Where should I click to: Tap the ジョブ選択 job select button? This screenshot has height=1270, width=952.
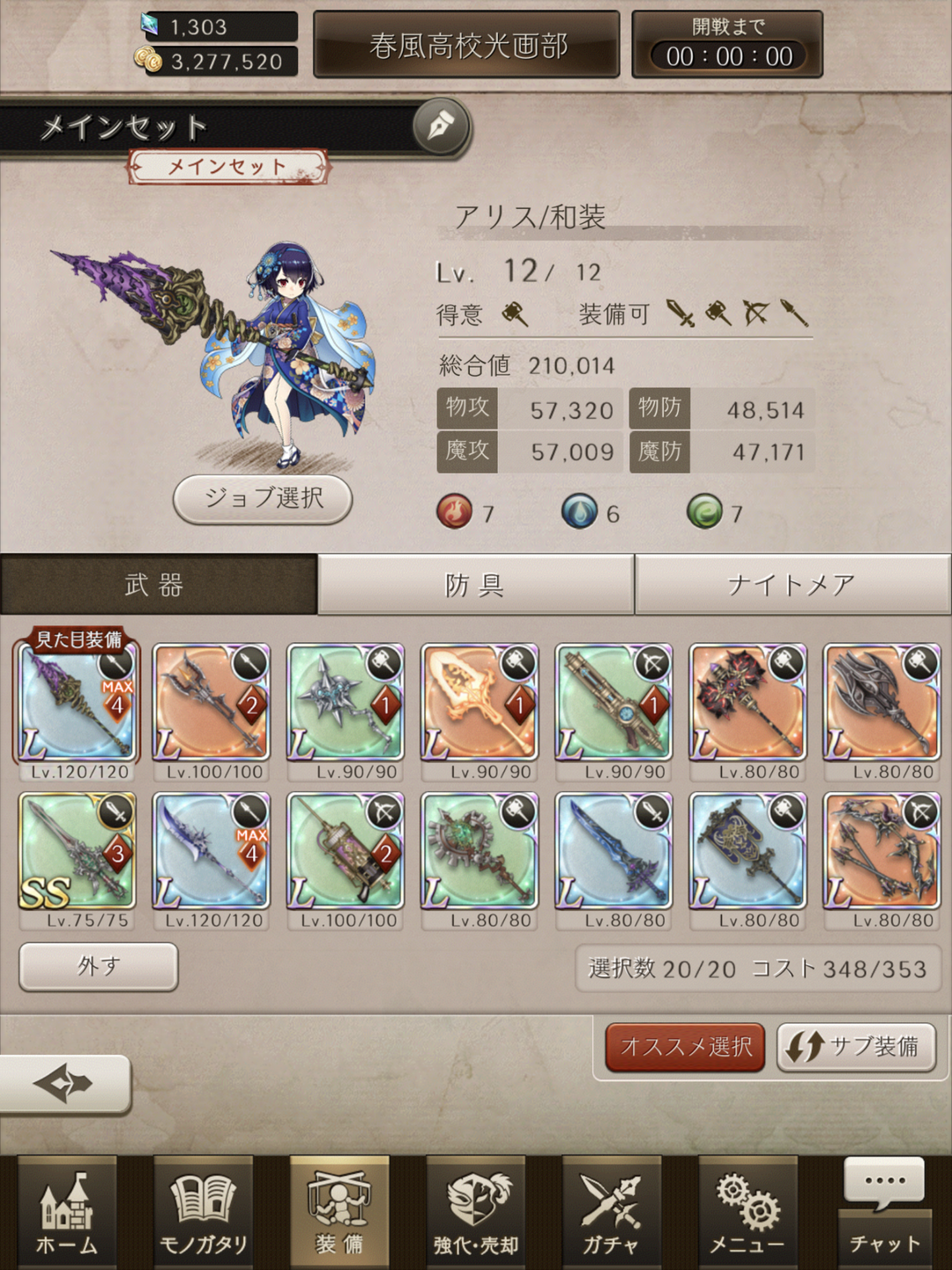(x=263, y=498)
